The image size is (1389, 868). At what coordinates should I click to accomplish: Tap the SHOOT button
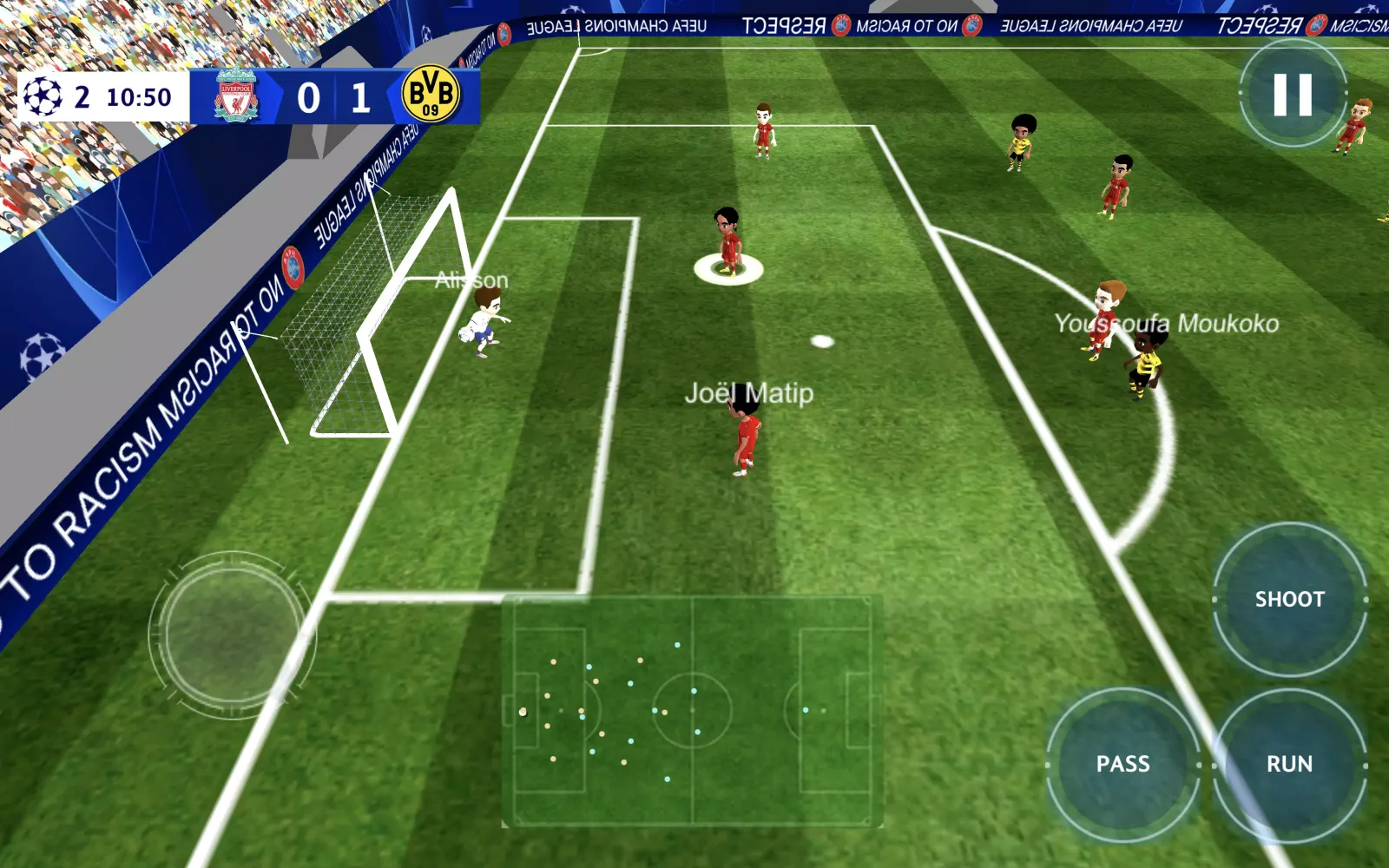(x=1289, y=599)
